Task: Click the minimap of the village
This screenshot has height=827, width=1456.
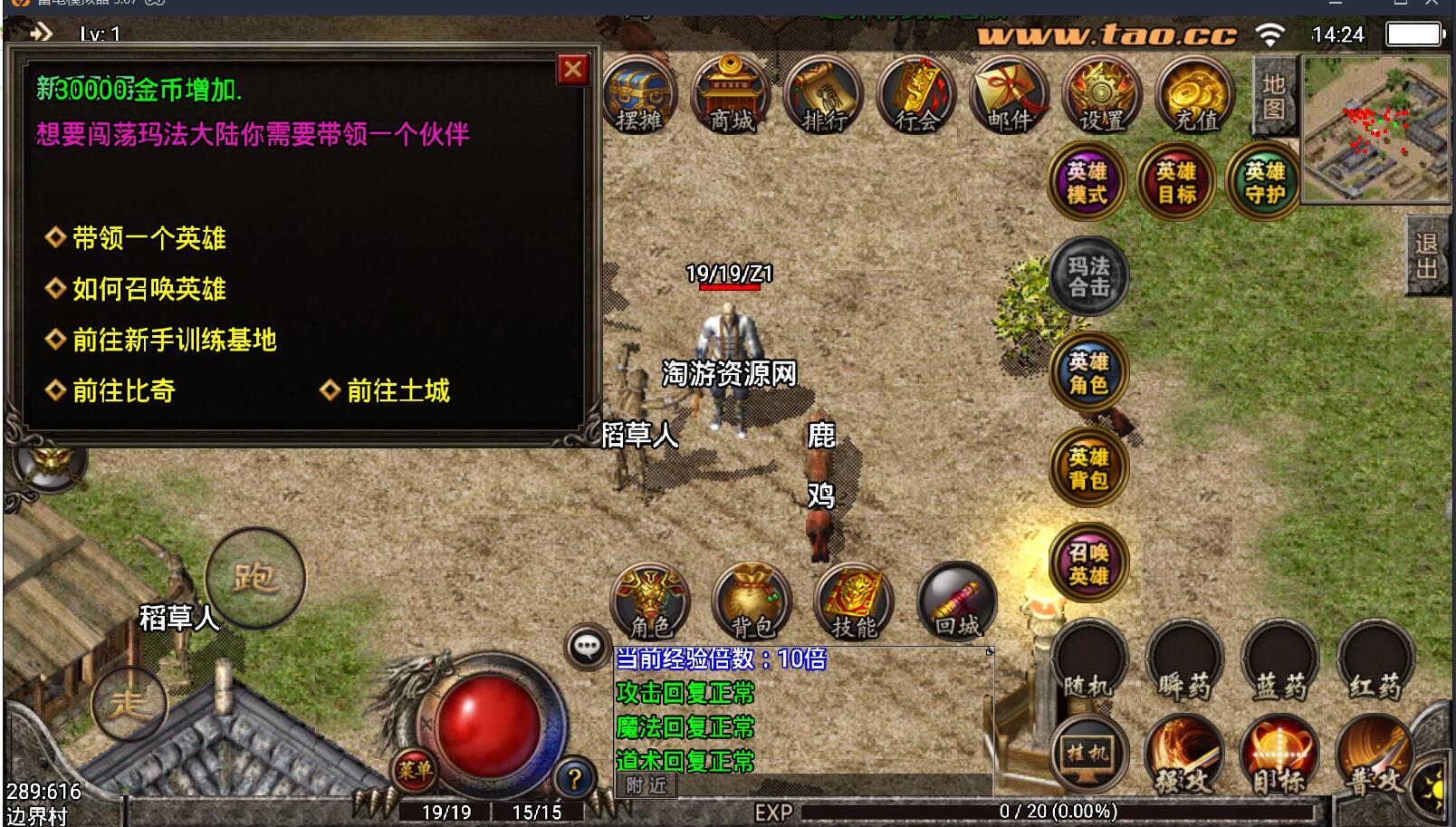Action: click(x=1374, y=129)
